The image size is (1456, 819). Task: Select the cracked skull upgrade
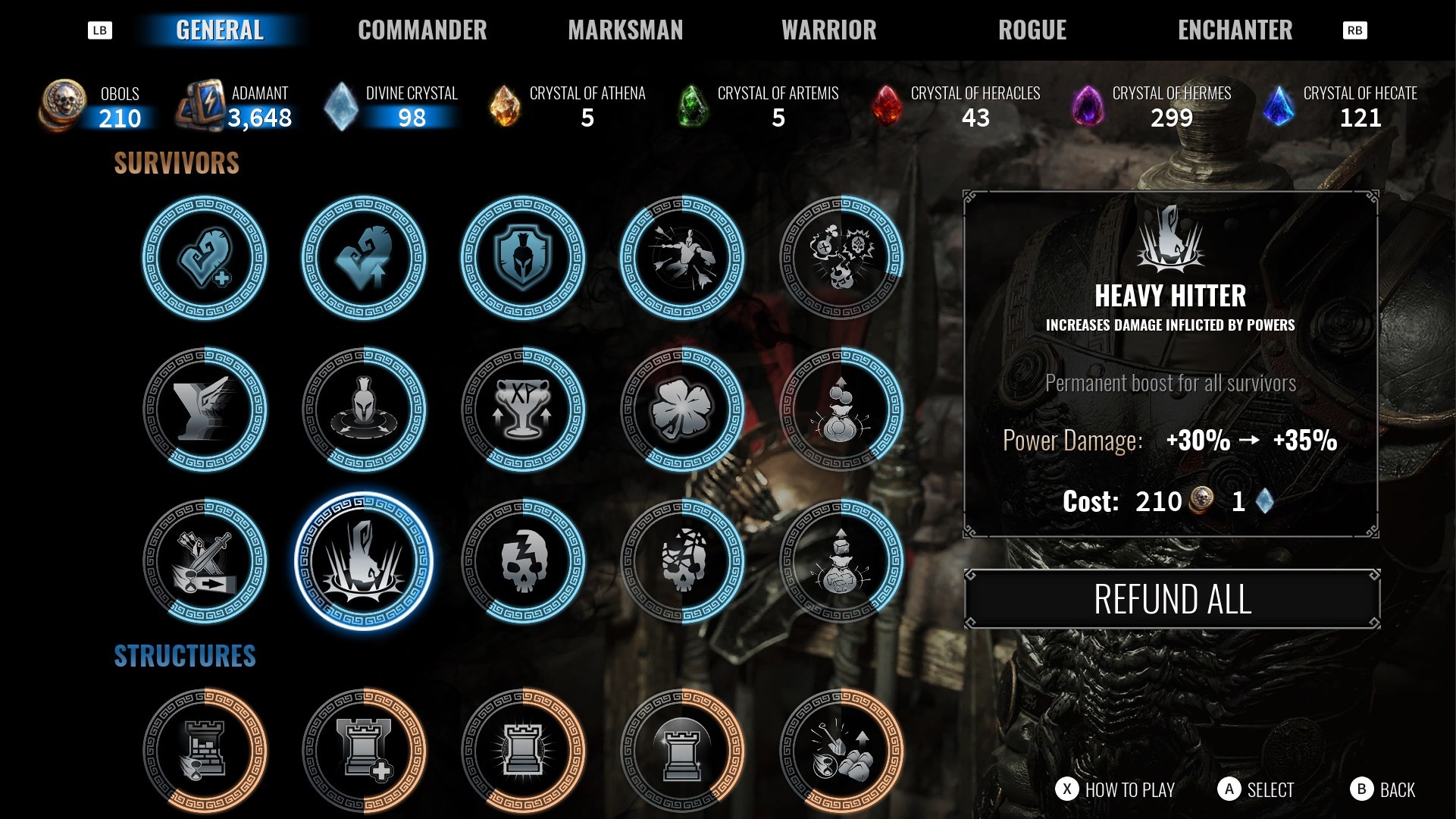pyautogui.click(x=523, y=561)
